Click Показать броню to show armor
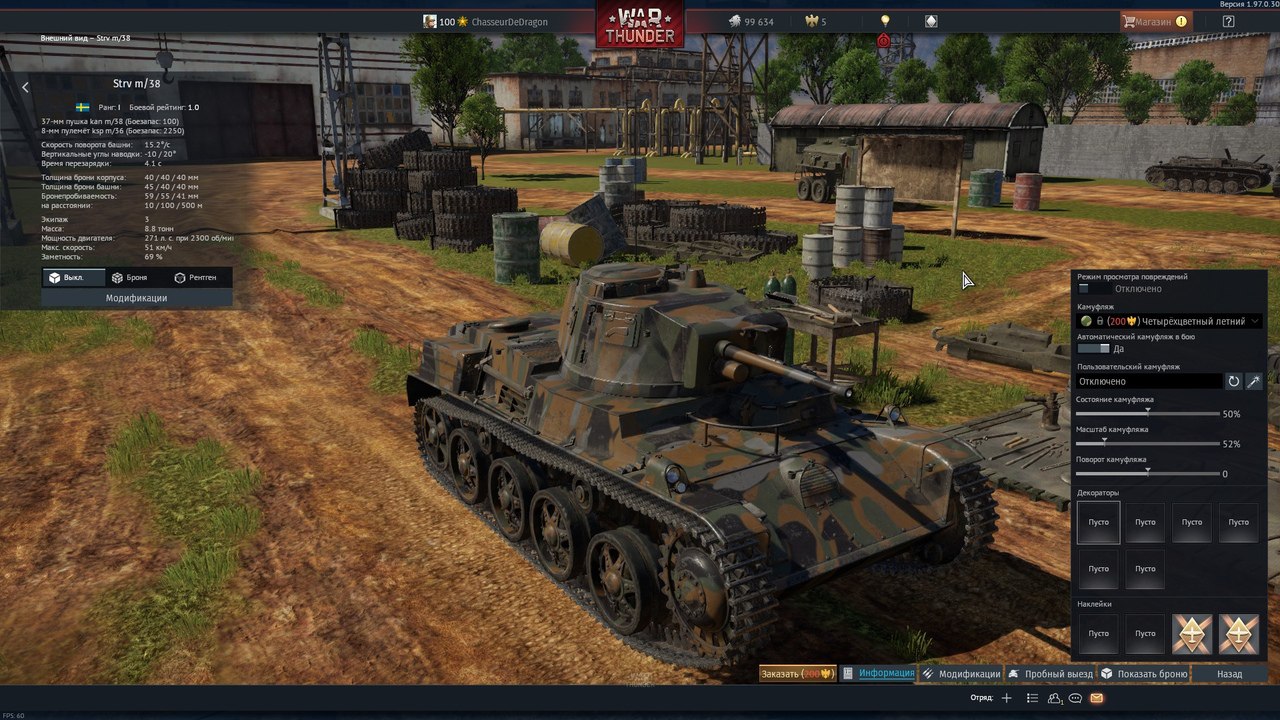The width and height of the screenshot is (1280, 720). (x=1144, y=674)
